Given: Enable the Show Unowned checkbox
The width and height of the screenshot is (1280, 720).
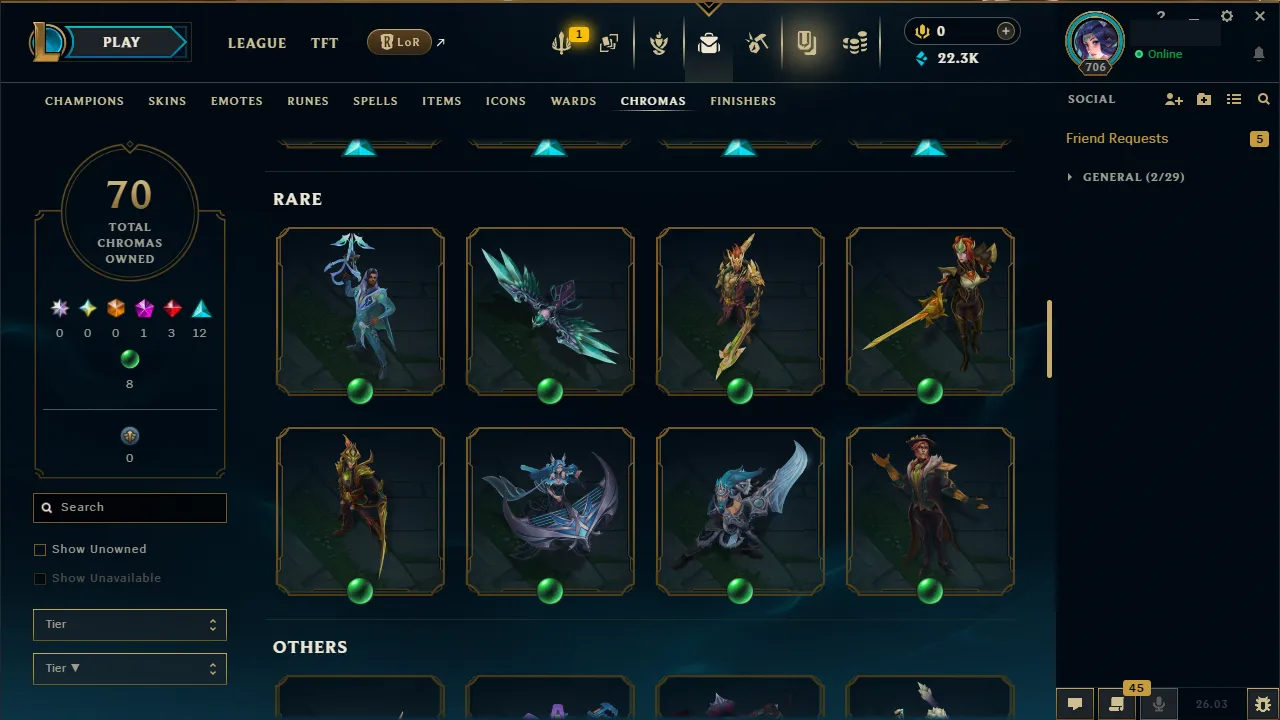Looking at the screenshot, I should (40, 549).
